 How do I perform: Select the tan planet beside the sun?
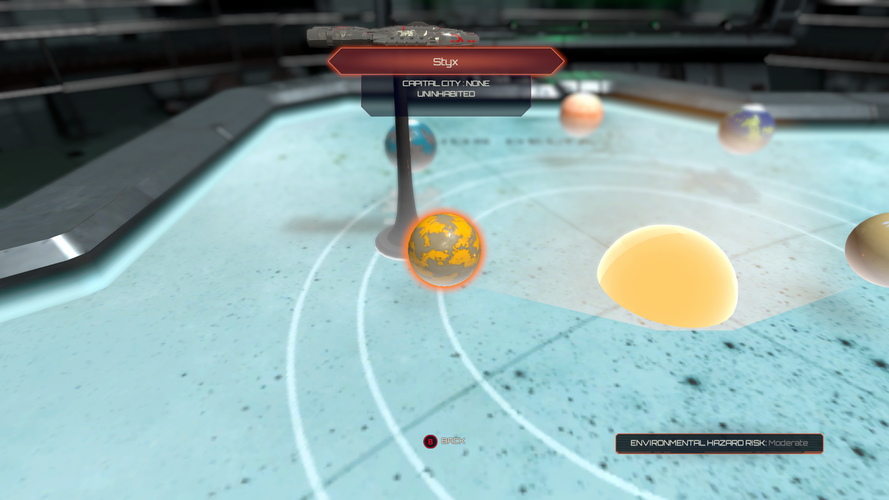pos(870,248)
